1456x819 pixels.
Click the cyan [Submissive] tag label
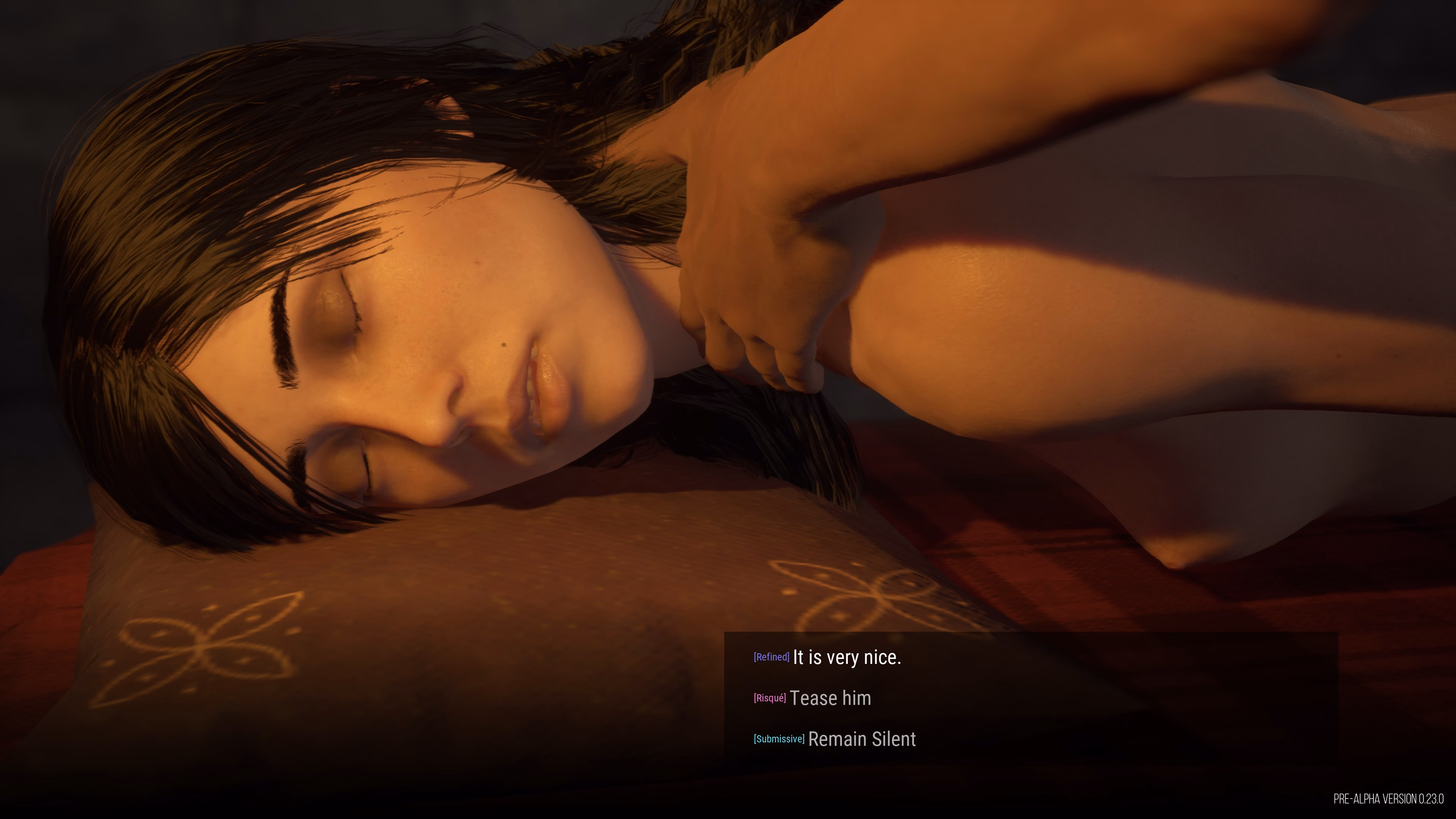pyautogui.click(x=779, y=739)
